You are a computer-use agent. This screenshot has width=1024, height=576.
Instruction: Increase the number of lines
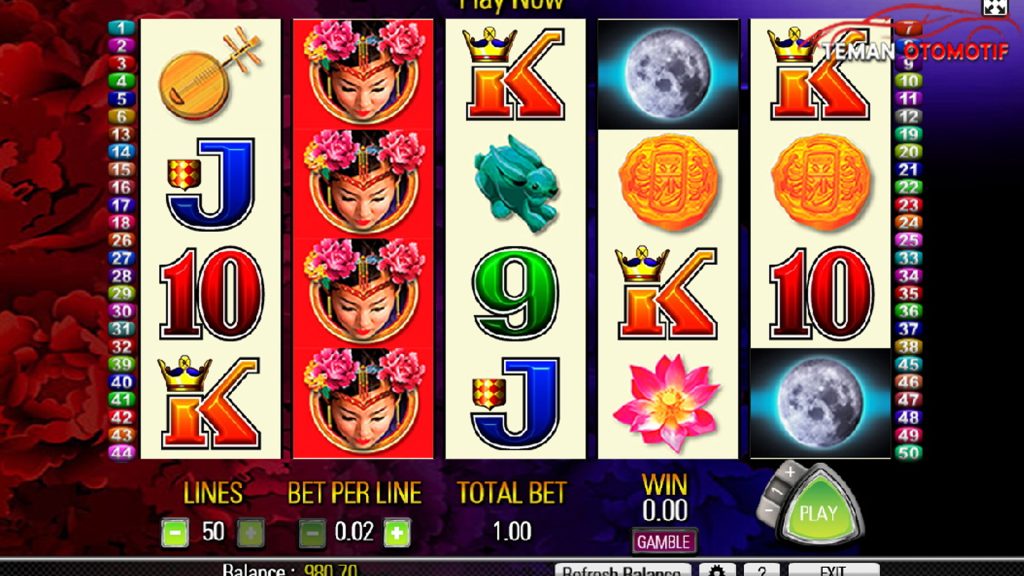coord(250,533)
